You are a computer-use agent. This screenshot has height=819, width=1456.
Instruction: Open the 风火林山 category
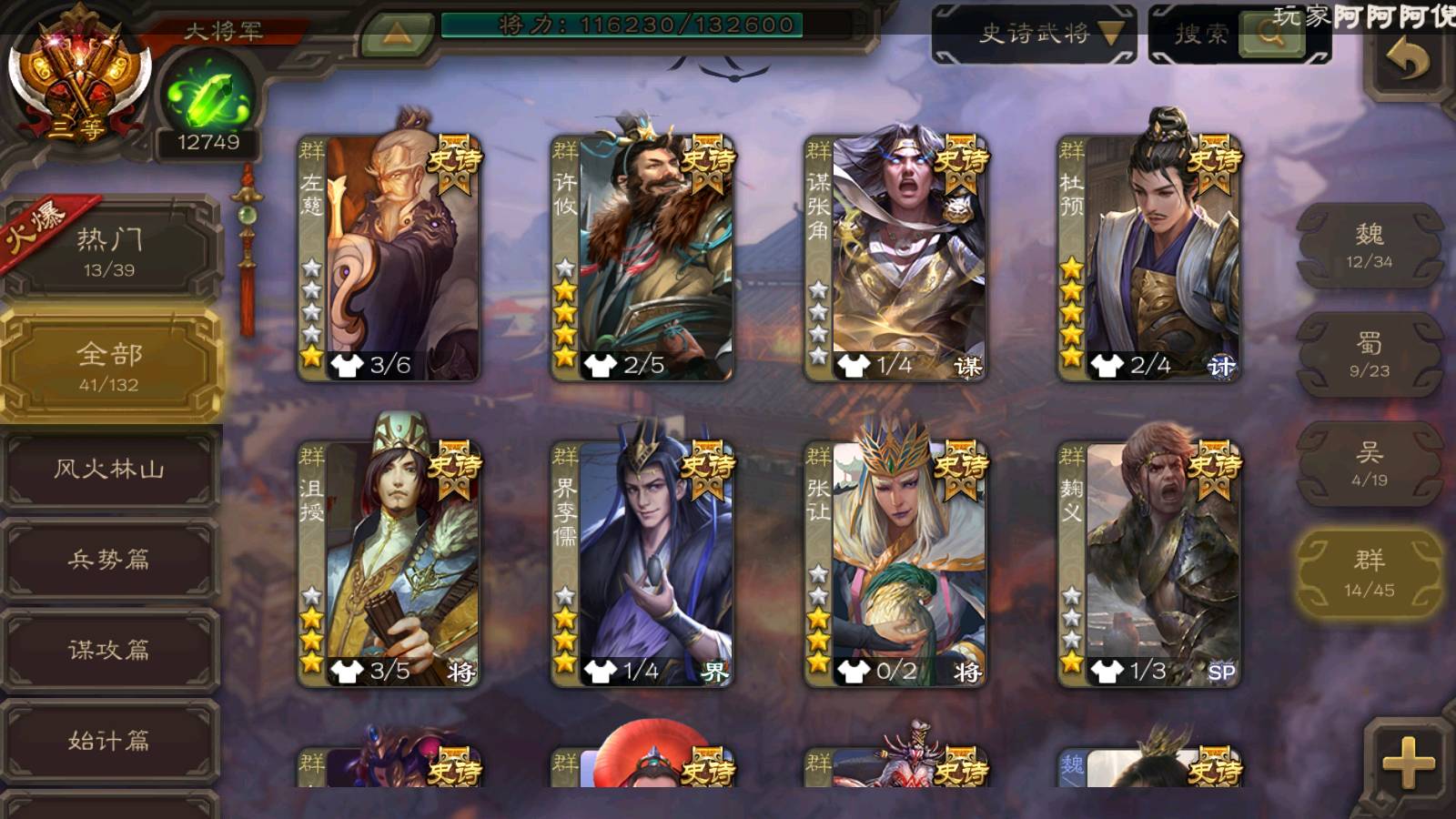coord(110,470)
